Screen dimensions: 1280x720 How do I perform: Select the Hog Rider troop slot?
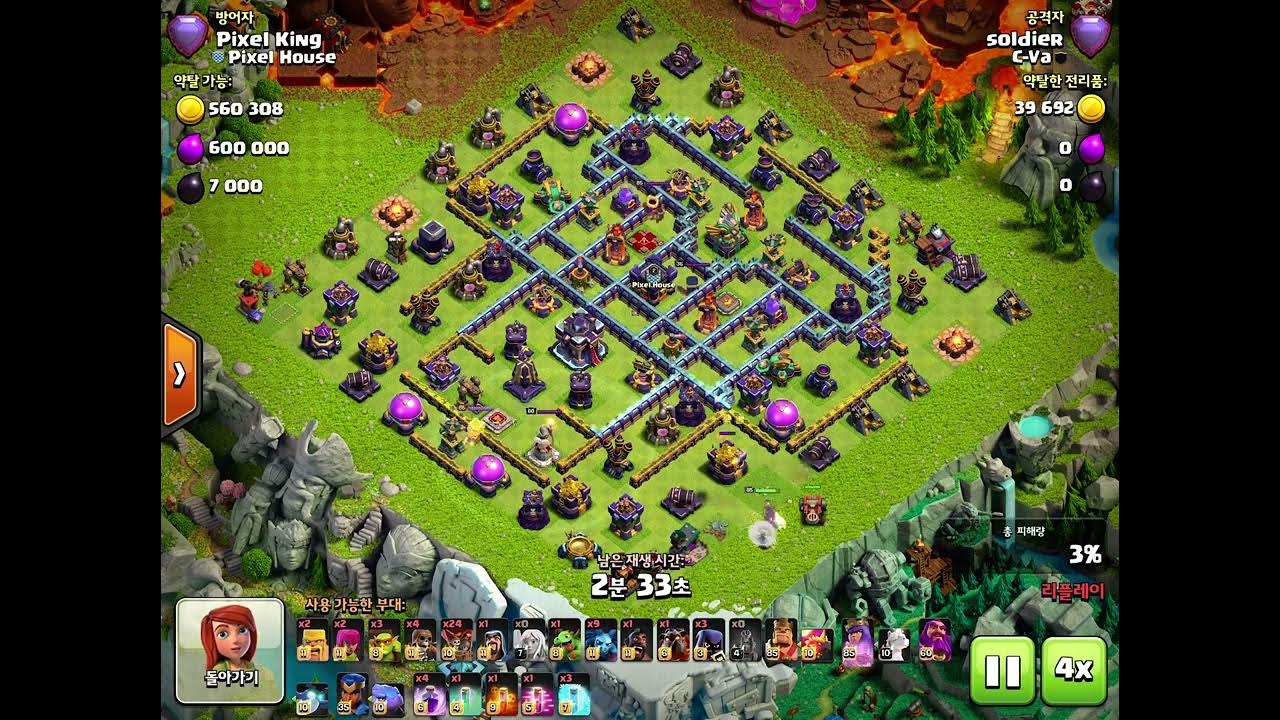636,641
